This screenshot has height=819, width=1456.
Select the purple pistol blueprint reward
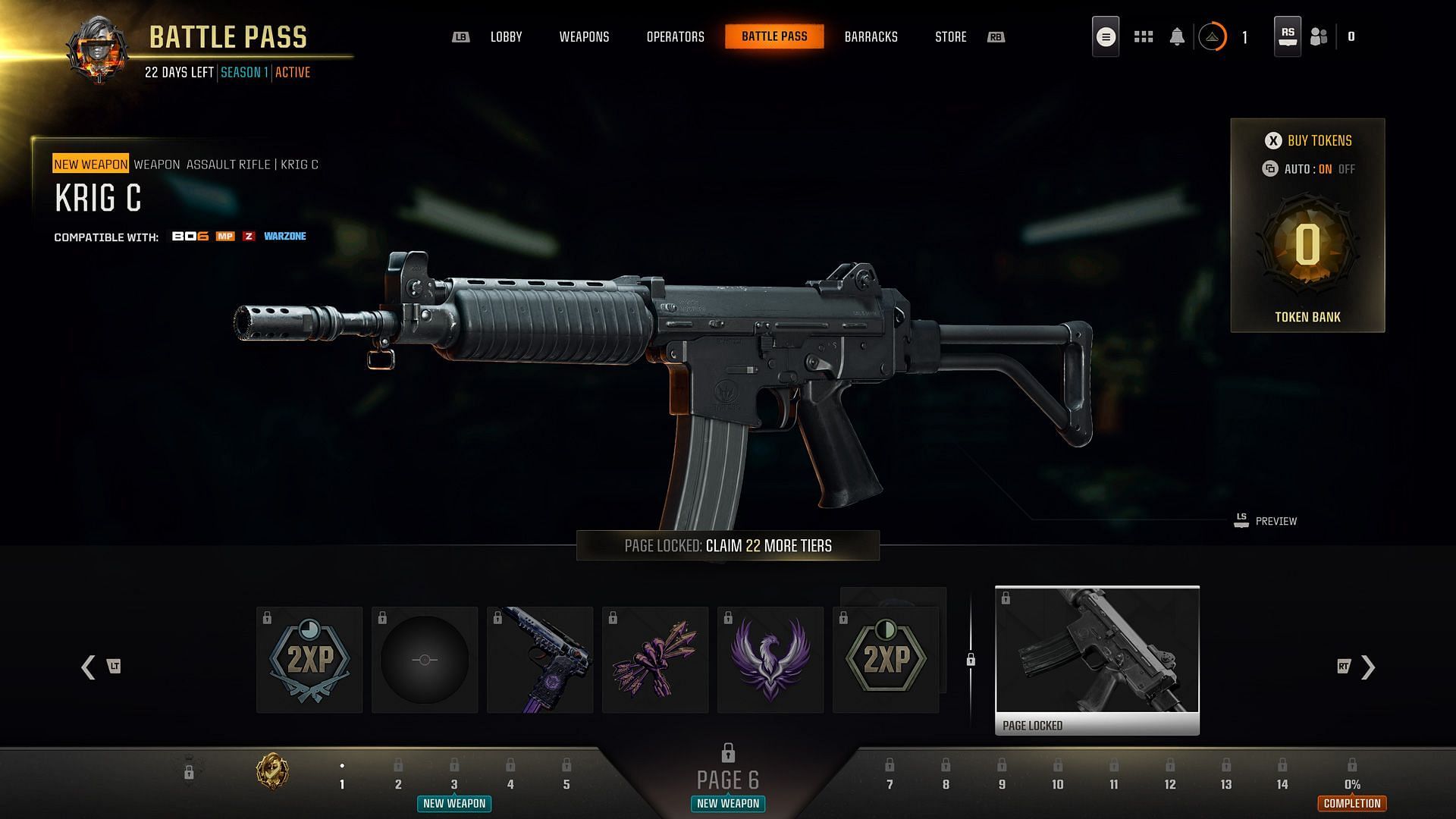pos(540,660)
